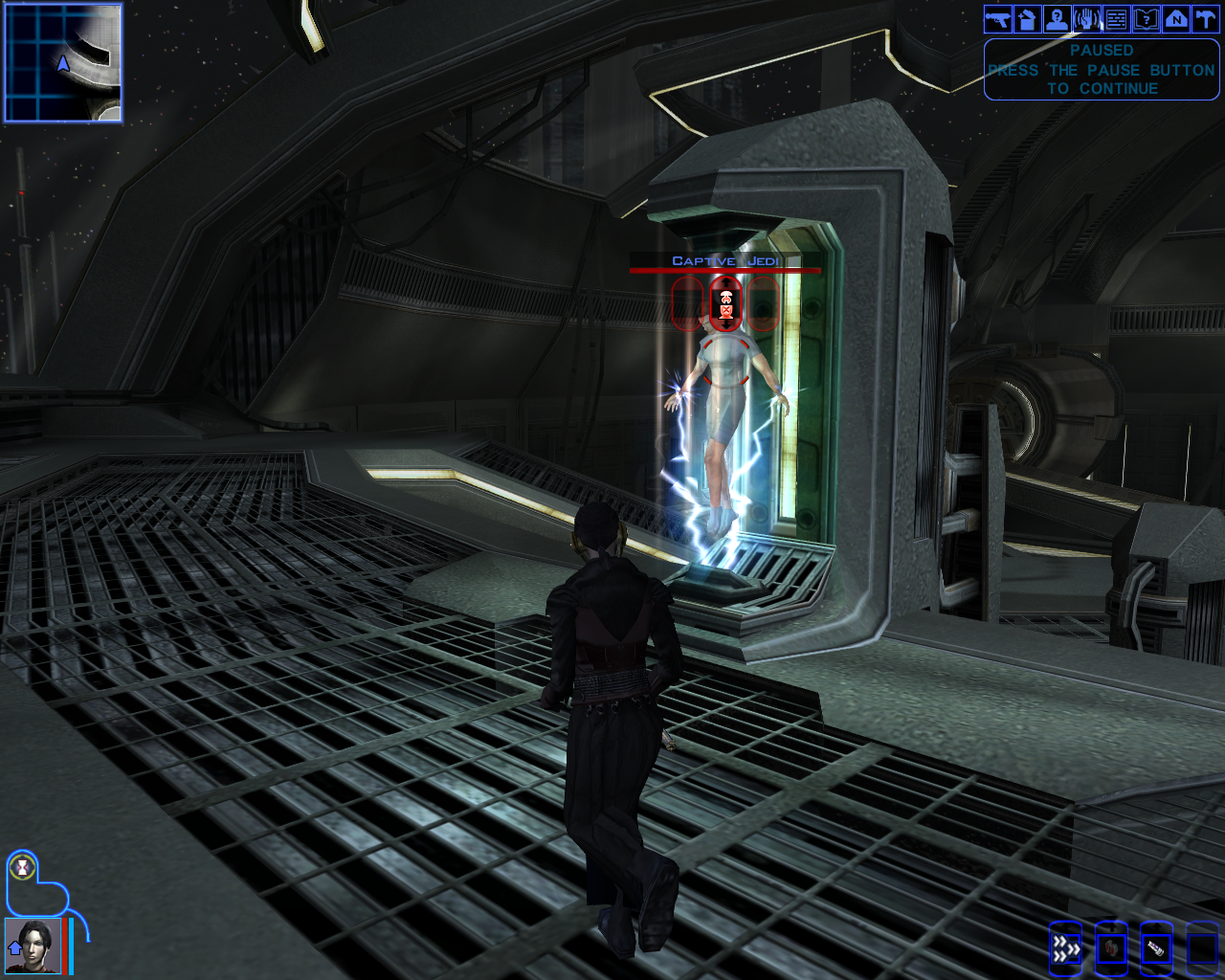Screen dimensions: 1225x980
Task: Open the Abilities screen
Action: click(1086, 18)
